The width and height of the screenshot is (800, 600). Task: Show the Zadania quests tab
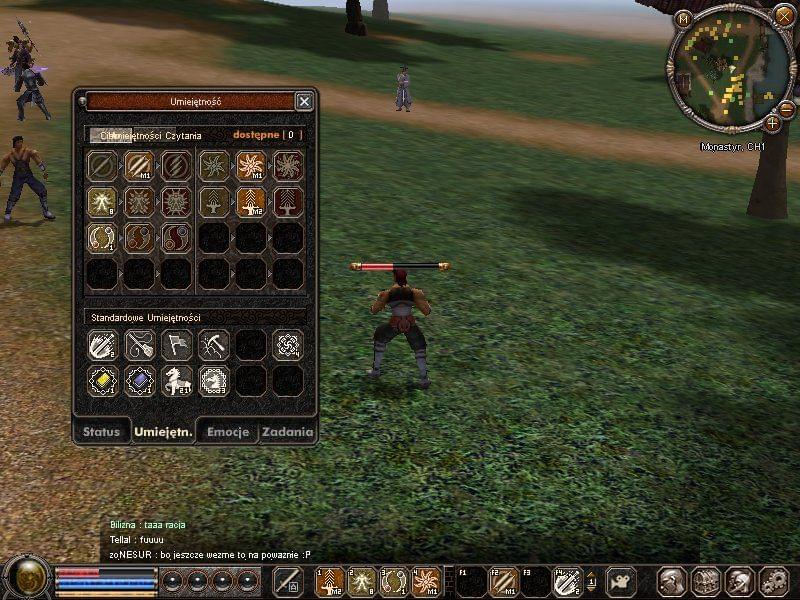[x=288, y=432]
